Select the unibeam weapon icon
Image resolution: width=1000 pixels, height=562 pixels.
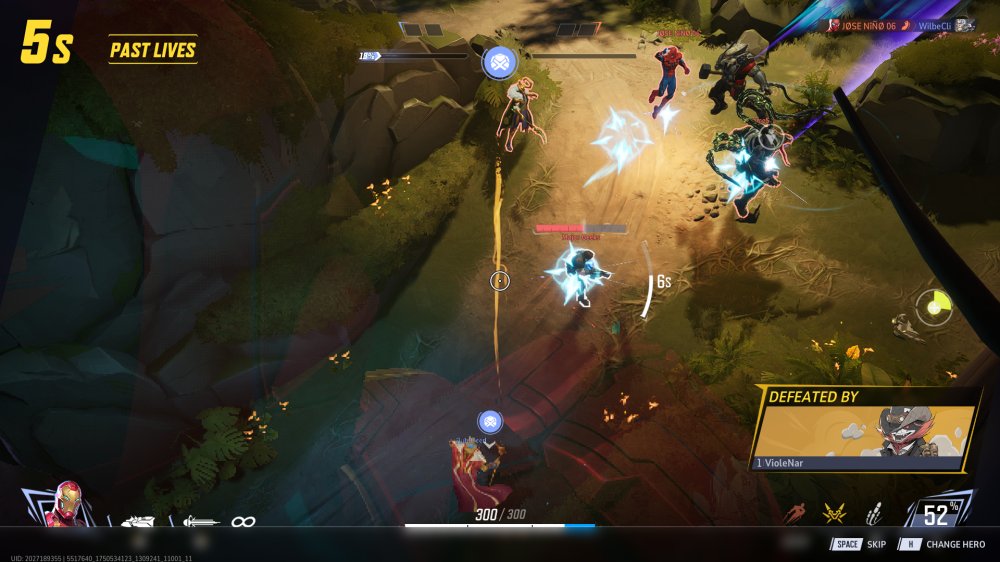pyautogui.click(x=201, y=521)
